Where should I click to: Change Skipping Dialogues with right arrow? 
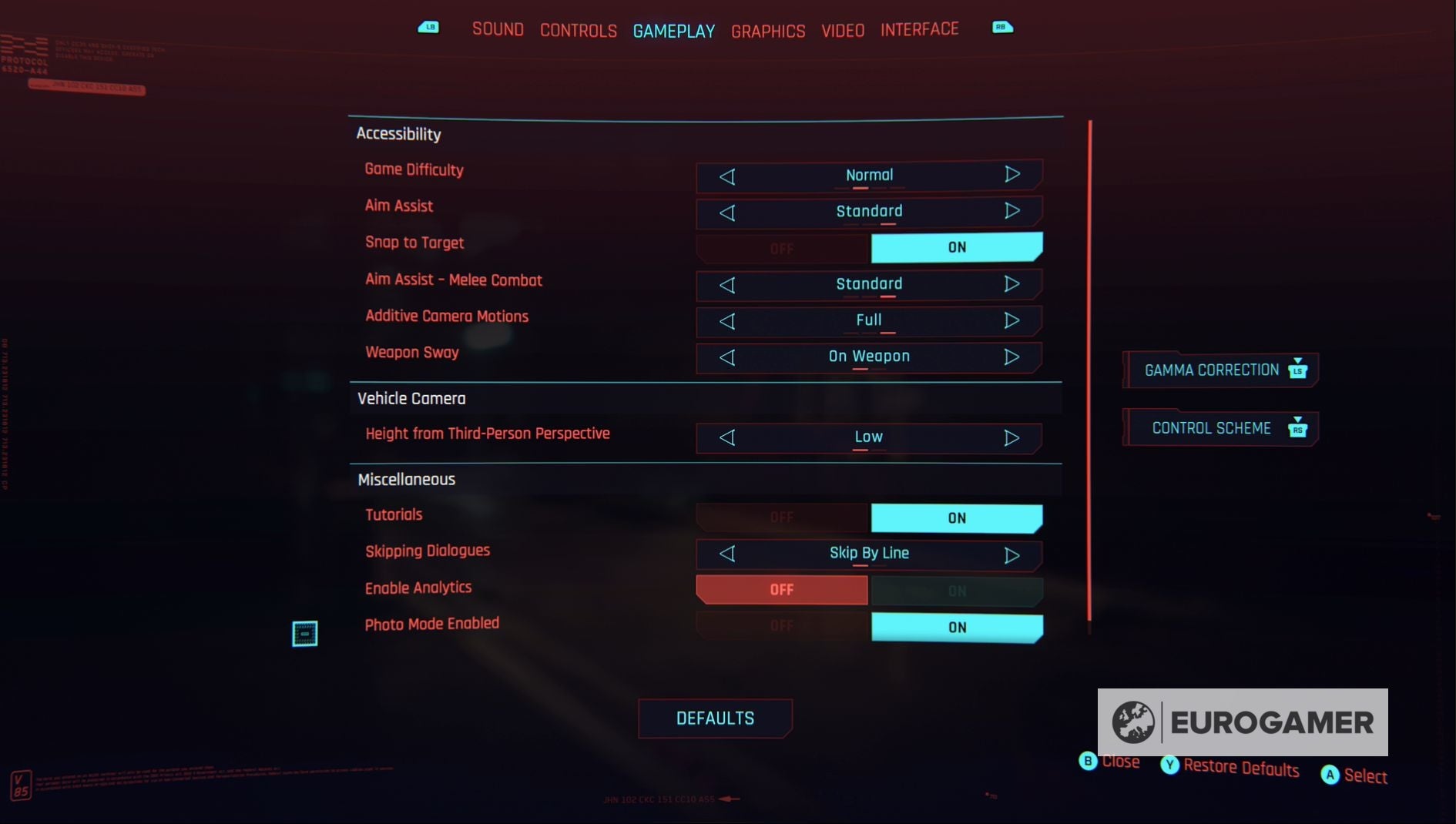(x=1012, y=553)
